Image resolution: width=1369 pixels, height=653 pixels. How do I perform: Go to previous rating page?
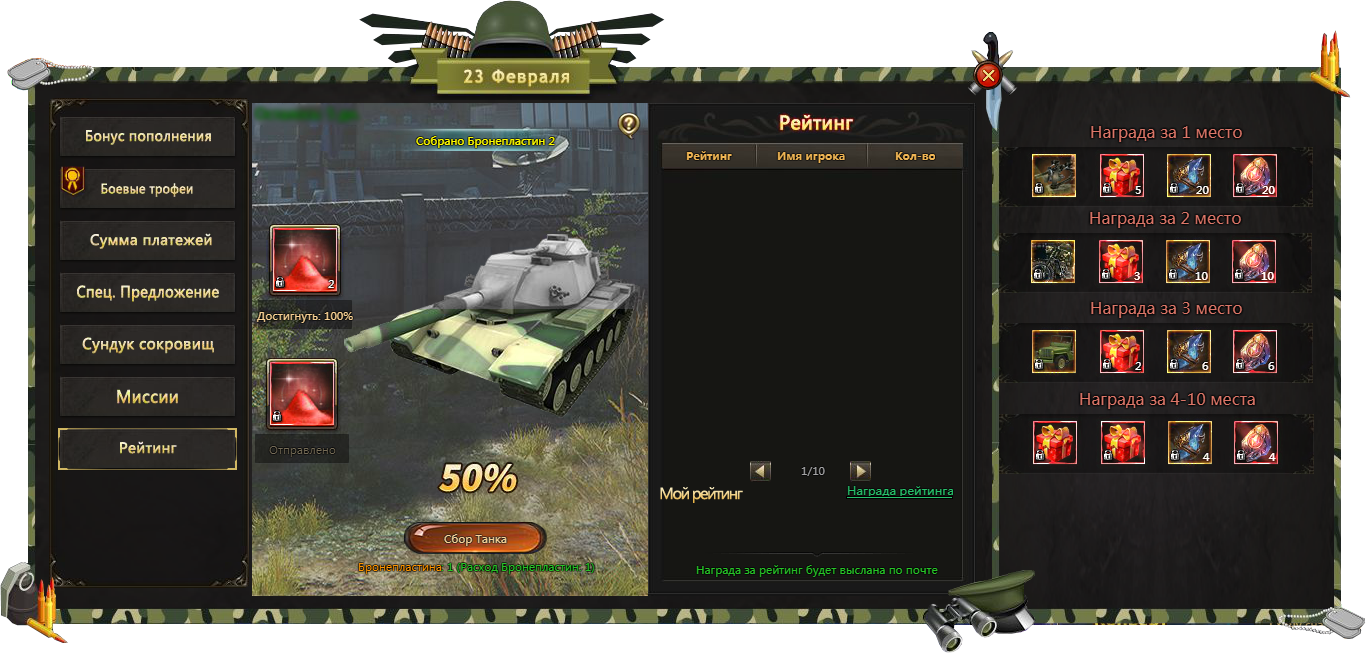[x=761, y=471]
